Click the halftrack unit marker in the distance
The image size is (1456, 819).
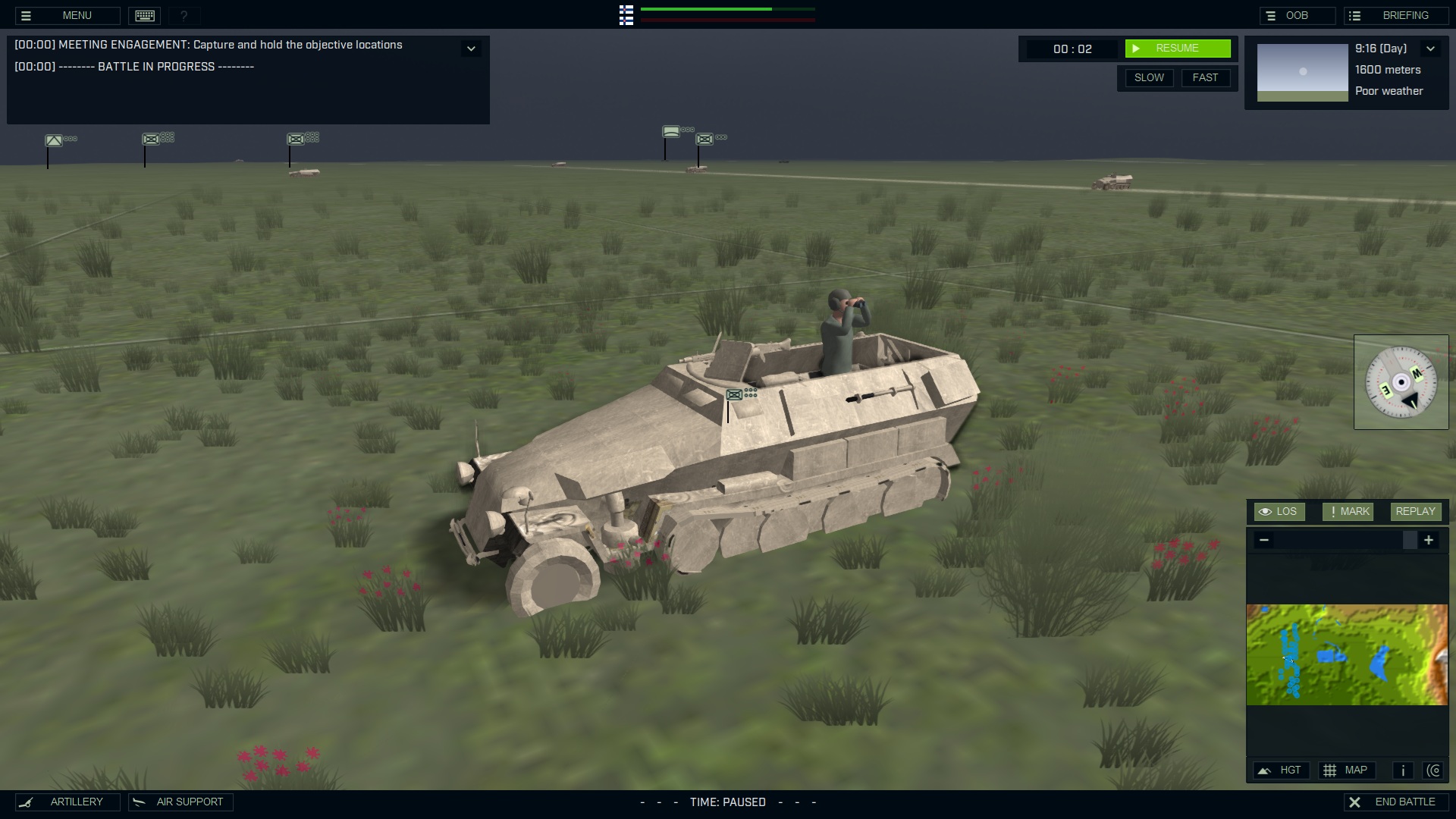[x=705, y=140]
